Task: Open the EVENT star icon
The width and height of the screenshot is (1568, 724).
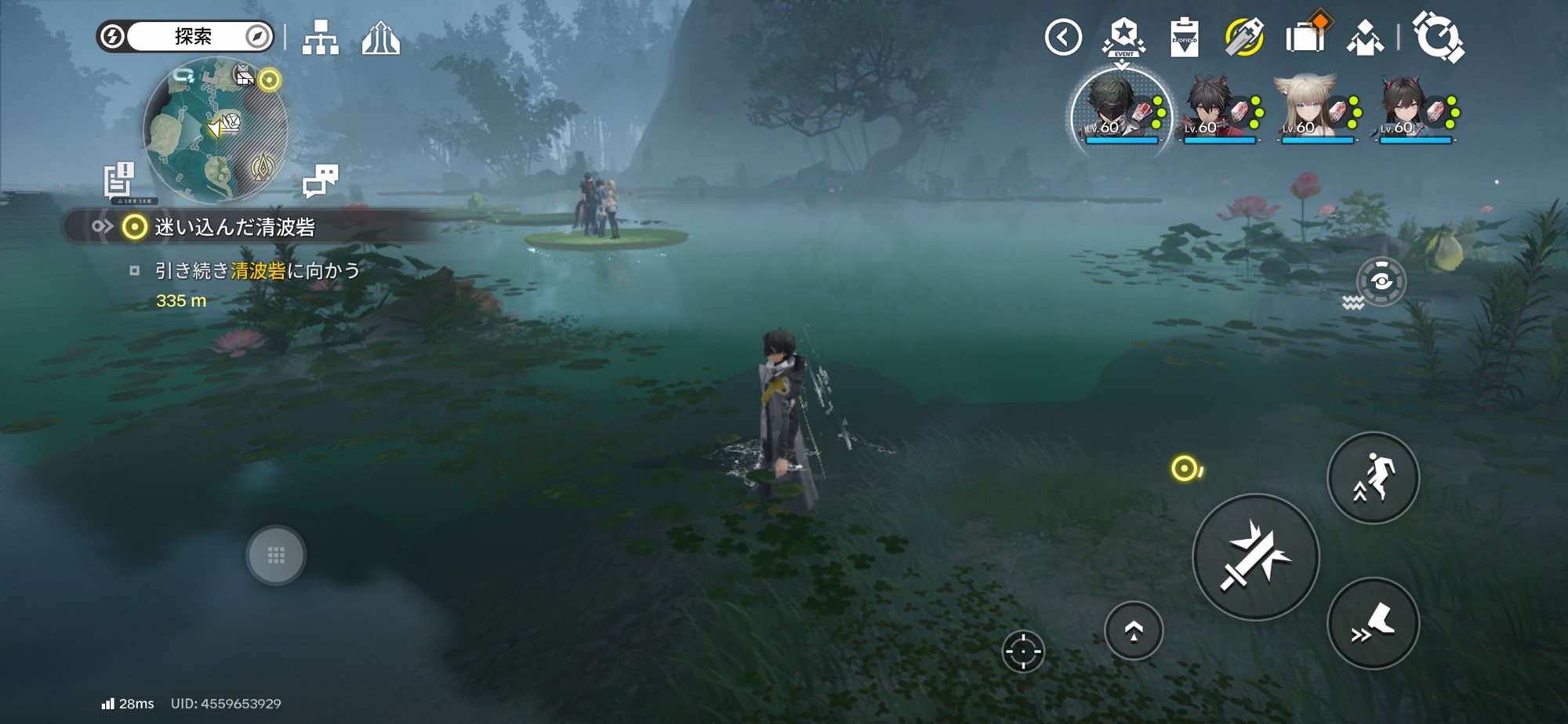Action: (1124, 38)
